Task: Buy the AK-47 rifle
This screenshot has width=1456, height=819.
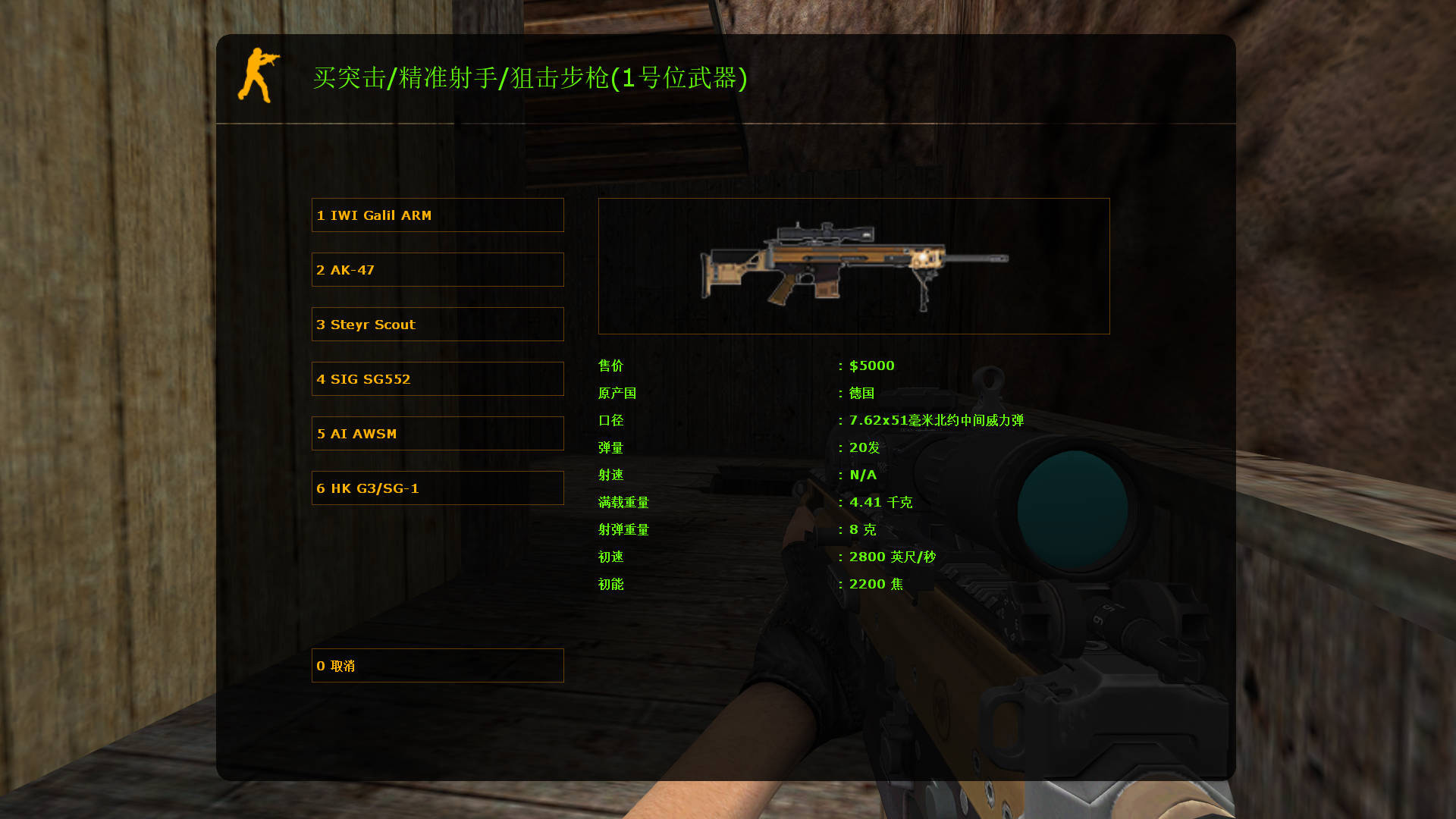Action: [x=438, y=269]
